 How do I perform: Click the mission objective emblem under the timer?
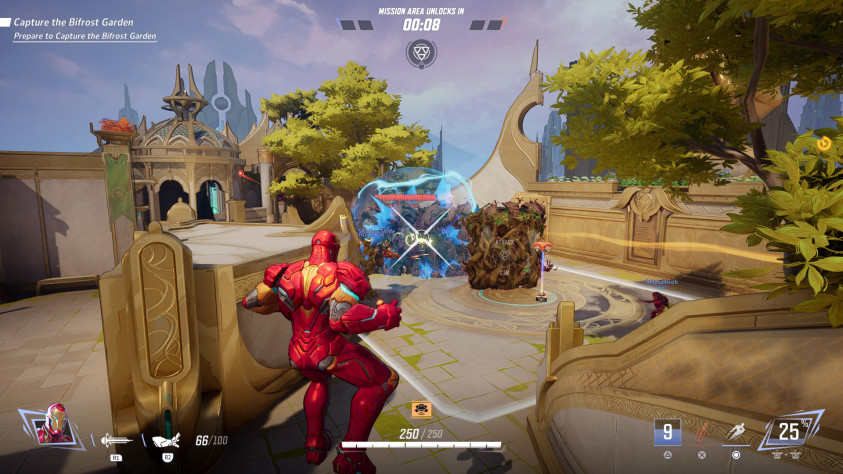pyautogui.click(x=421, y=53)
